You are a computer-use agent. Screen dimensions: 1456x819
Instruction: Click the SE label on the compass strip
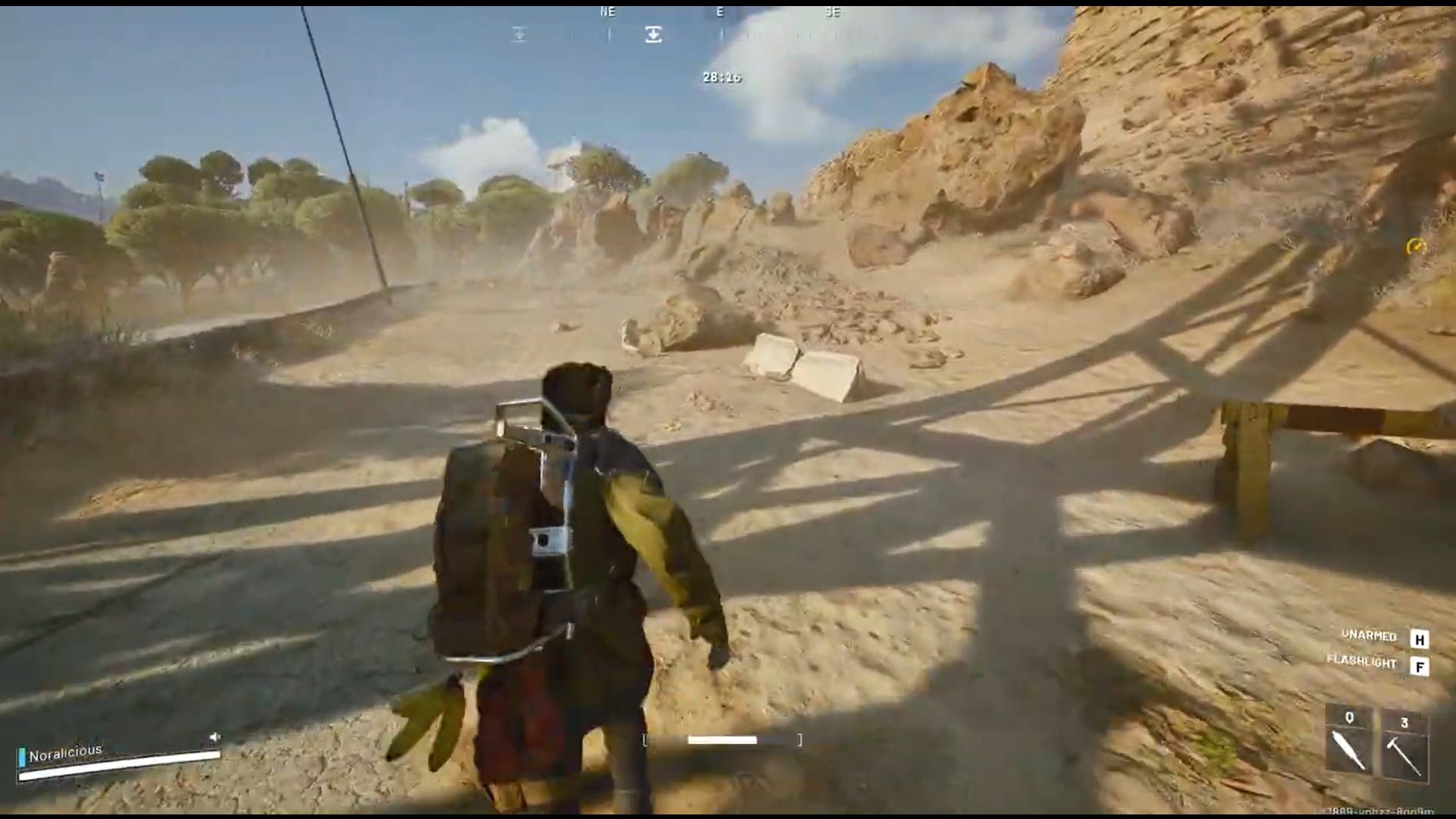point(832,12)
